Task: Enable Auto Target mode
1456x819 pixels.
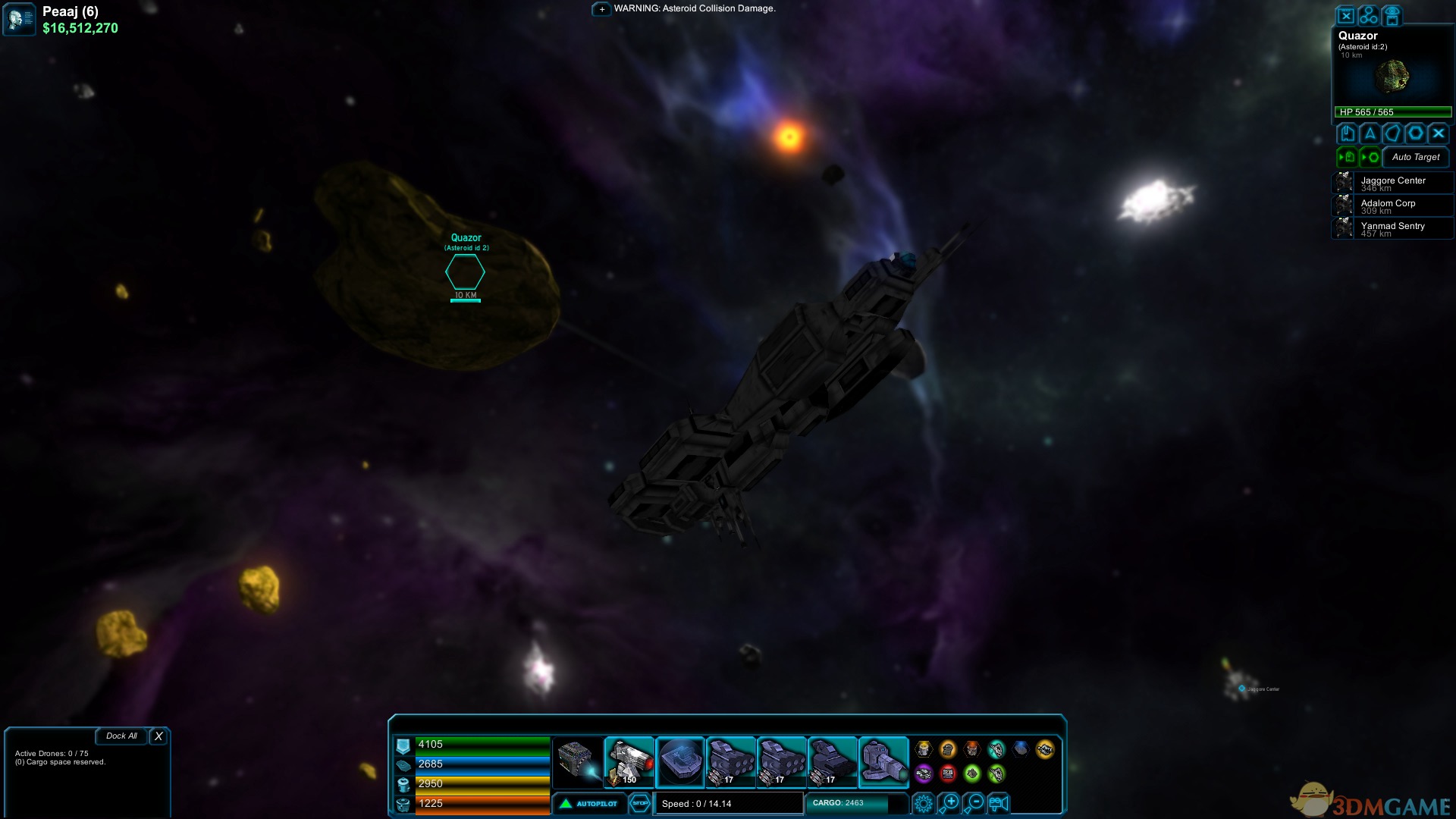Action: pos(1415,157)
